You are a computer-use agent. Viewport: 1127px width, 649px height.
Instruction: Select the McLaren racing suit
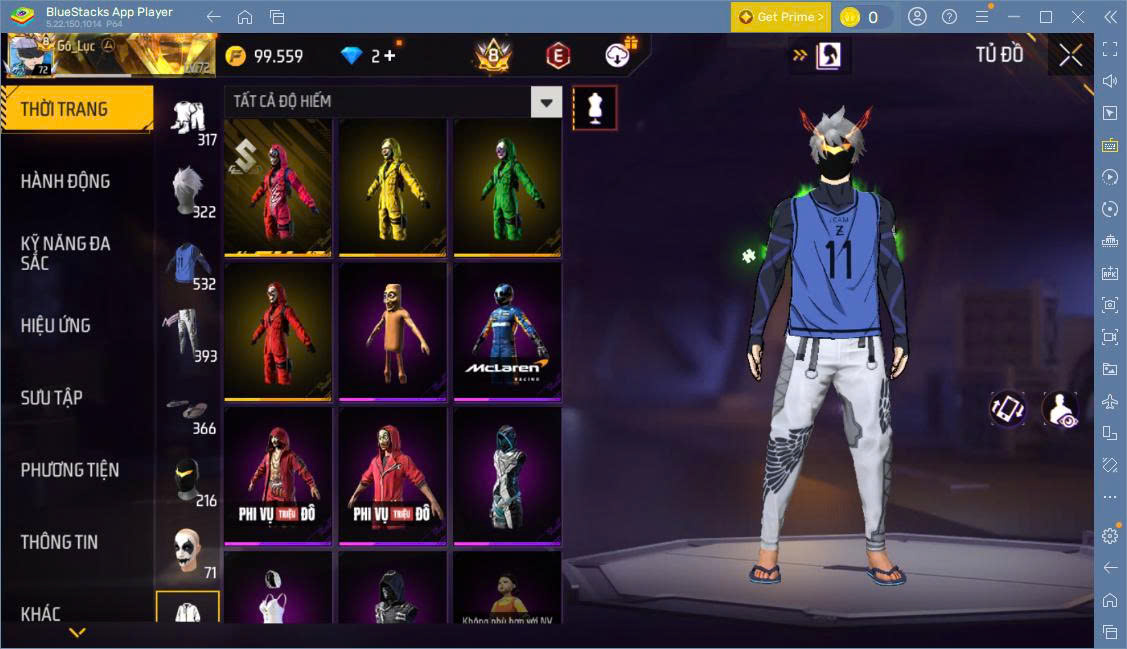coord(507,330)
